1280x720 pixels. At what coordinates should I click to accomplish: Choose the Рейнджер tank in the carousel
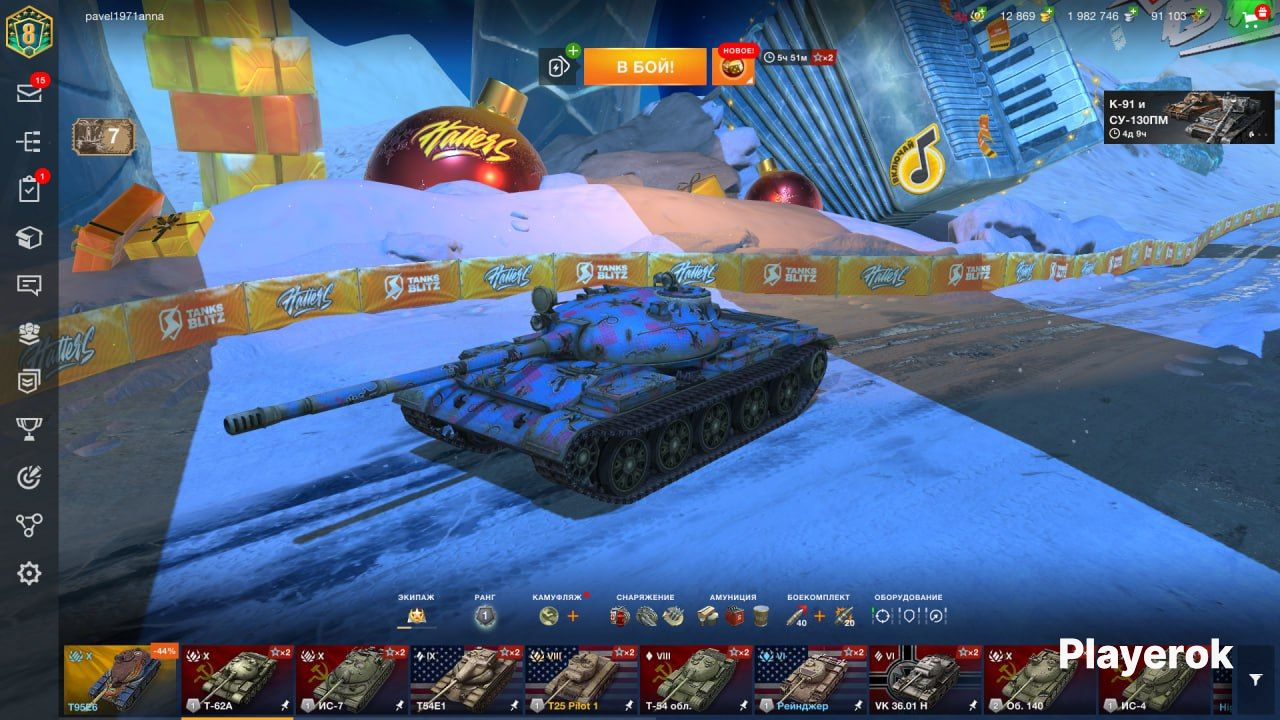[810, 680]
